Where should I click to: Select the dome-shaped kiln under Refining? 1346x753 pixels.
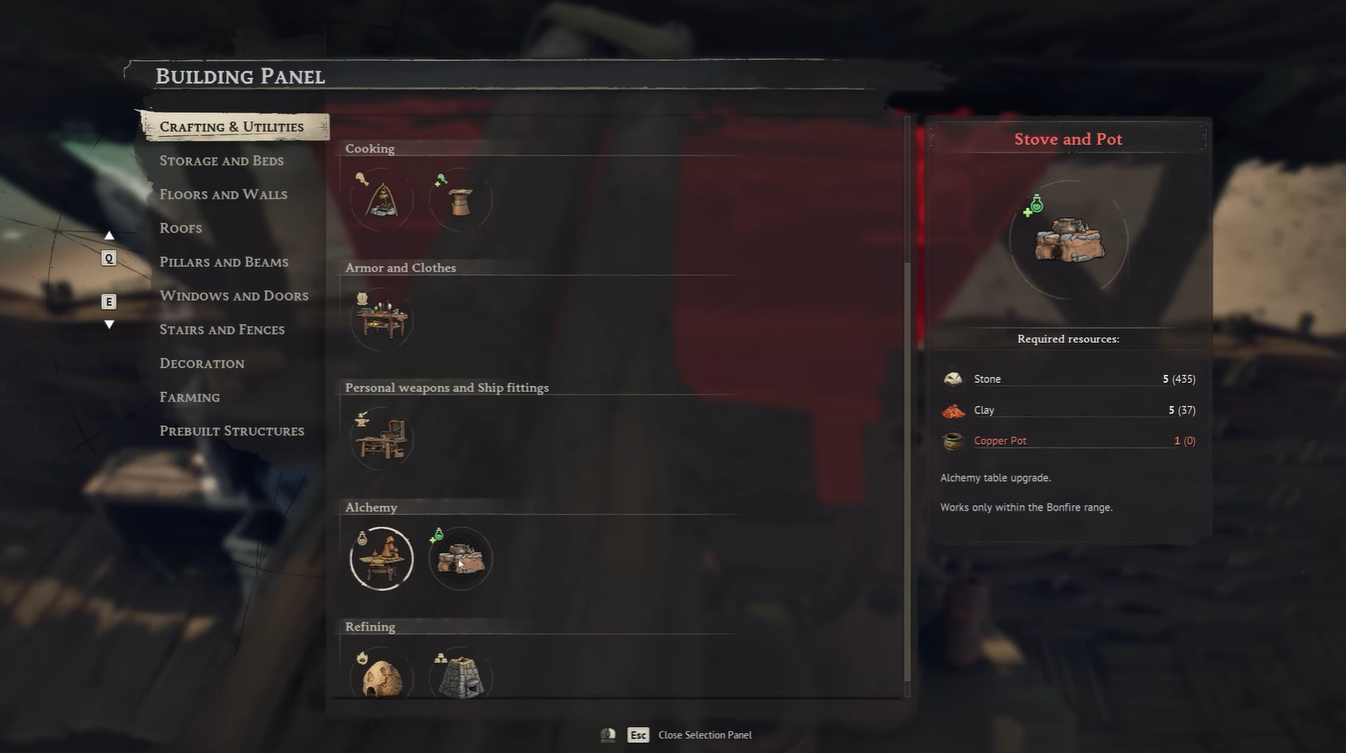click(x=381, y=676)
